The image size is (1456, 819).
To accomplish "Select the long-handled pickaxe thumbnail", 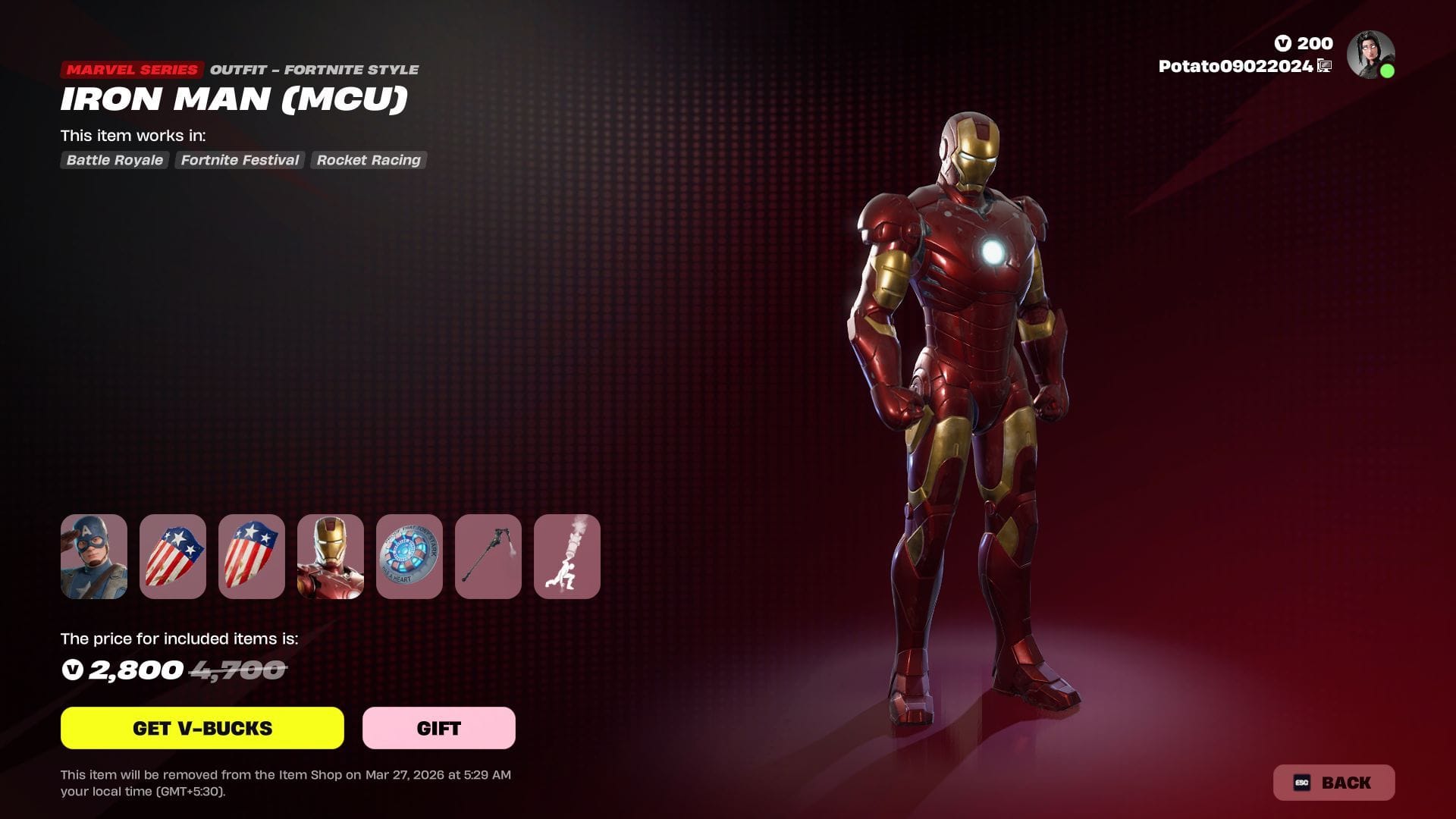I will 488,557.
